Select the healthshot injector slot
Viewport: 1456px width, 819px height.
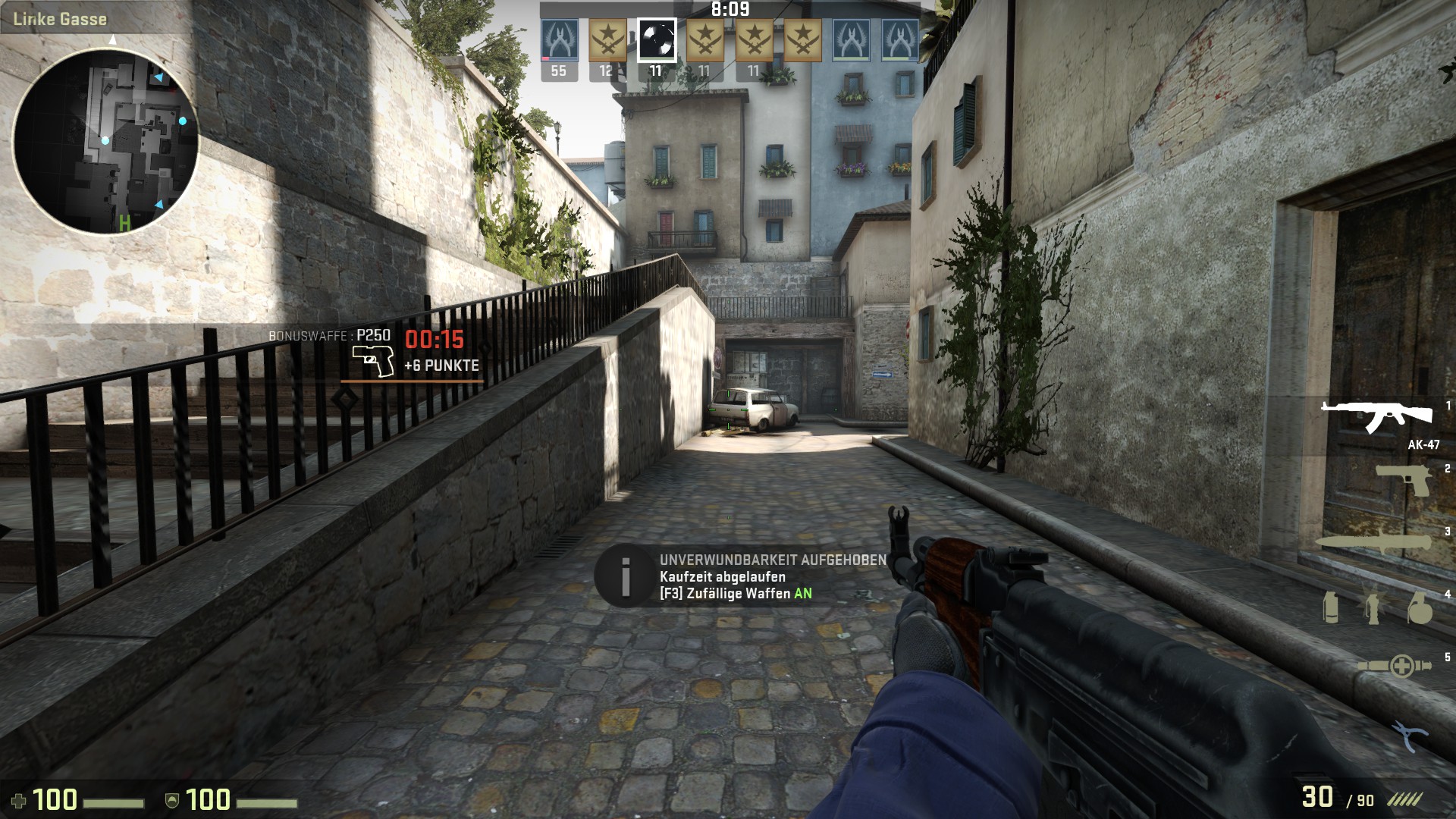pyautogui.click(x=1394, y=667)
